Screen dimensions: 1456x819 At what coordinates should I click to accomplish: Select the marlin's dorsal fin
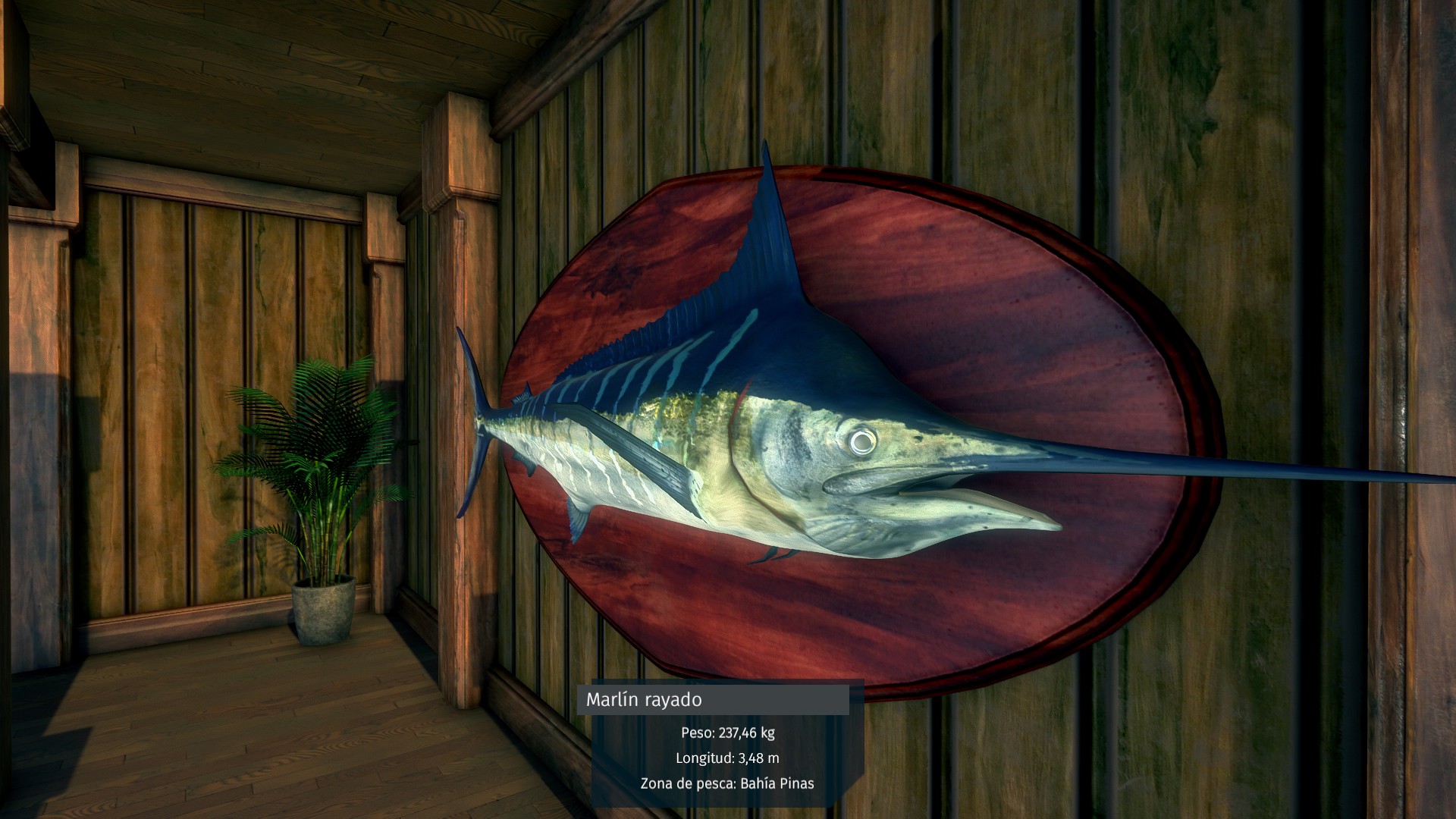coord(766,227)
